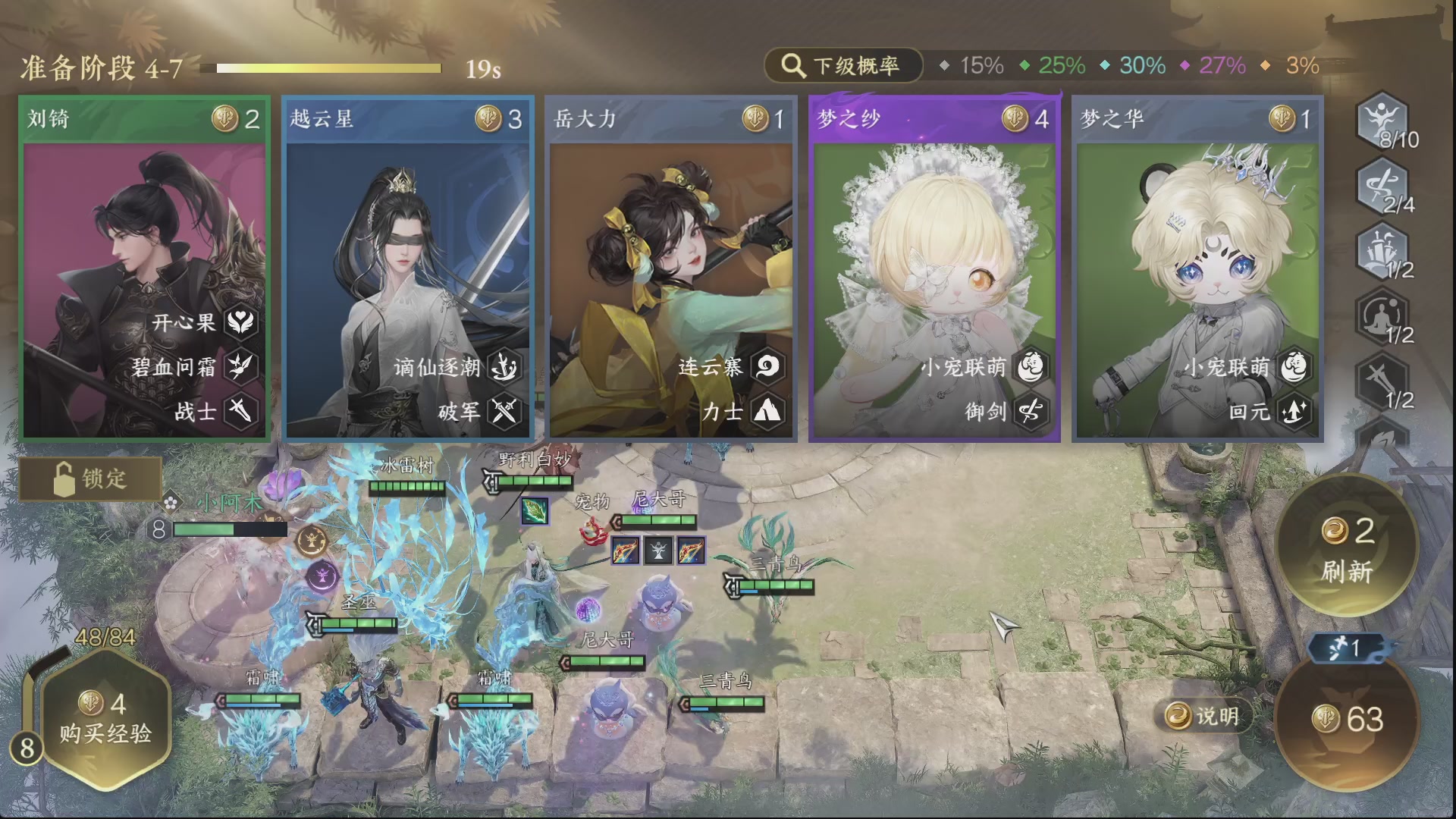Viewport: 1456px width, 819px height.
Task: Click the 连云寨 trait icon on 岳大力's card
Action: [x=768, y=366]
